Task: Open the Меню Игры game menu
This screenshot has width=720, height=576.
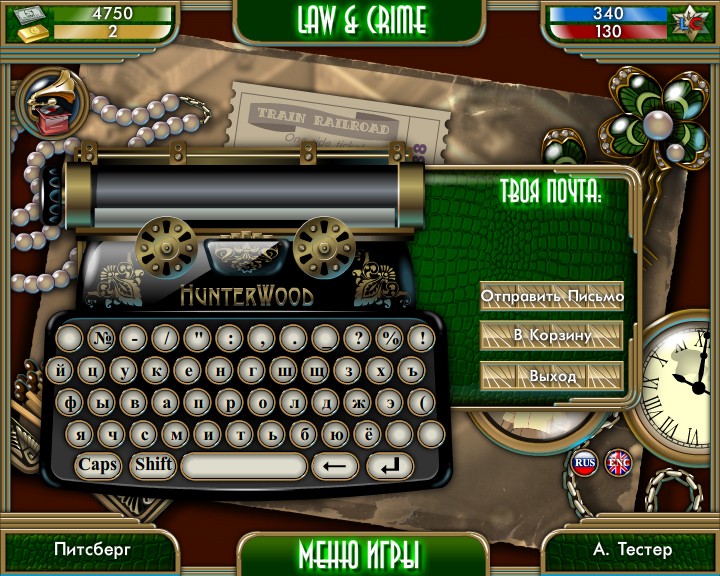Action: coord(359,553)
